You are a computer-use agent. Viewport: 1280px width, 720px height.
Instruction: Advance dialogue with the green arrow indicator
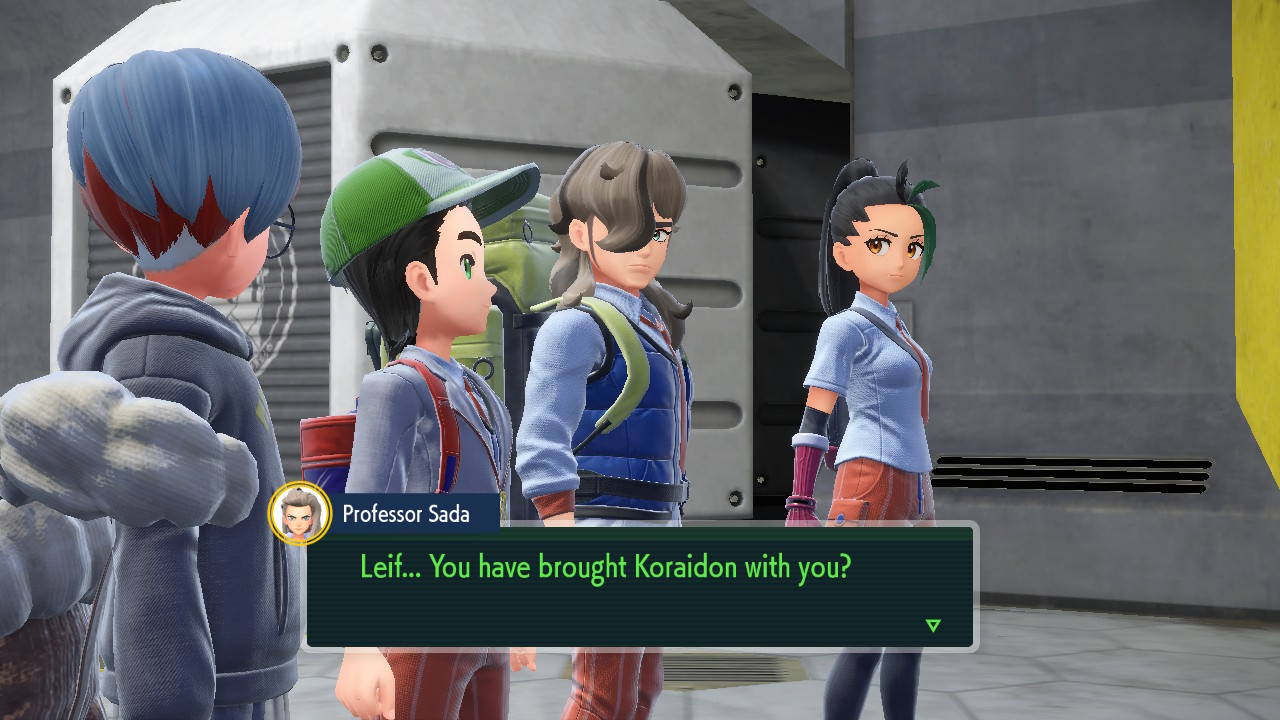933,626
